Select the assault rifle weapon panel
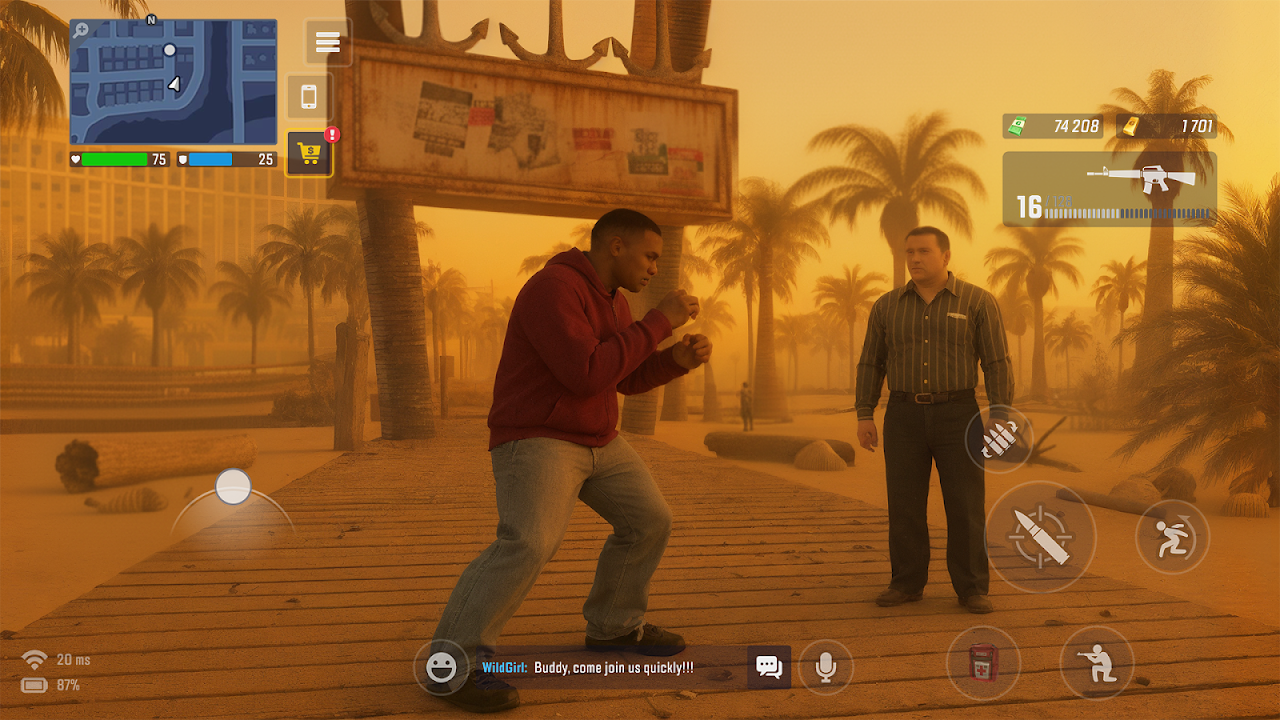The width and height of the screenshot is (1280, 720). (x=1109, y=189)
